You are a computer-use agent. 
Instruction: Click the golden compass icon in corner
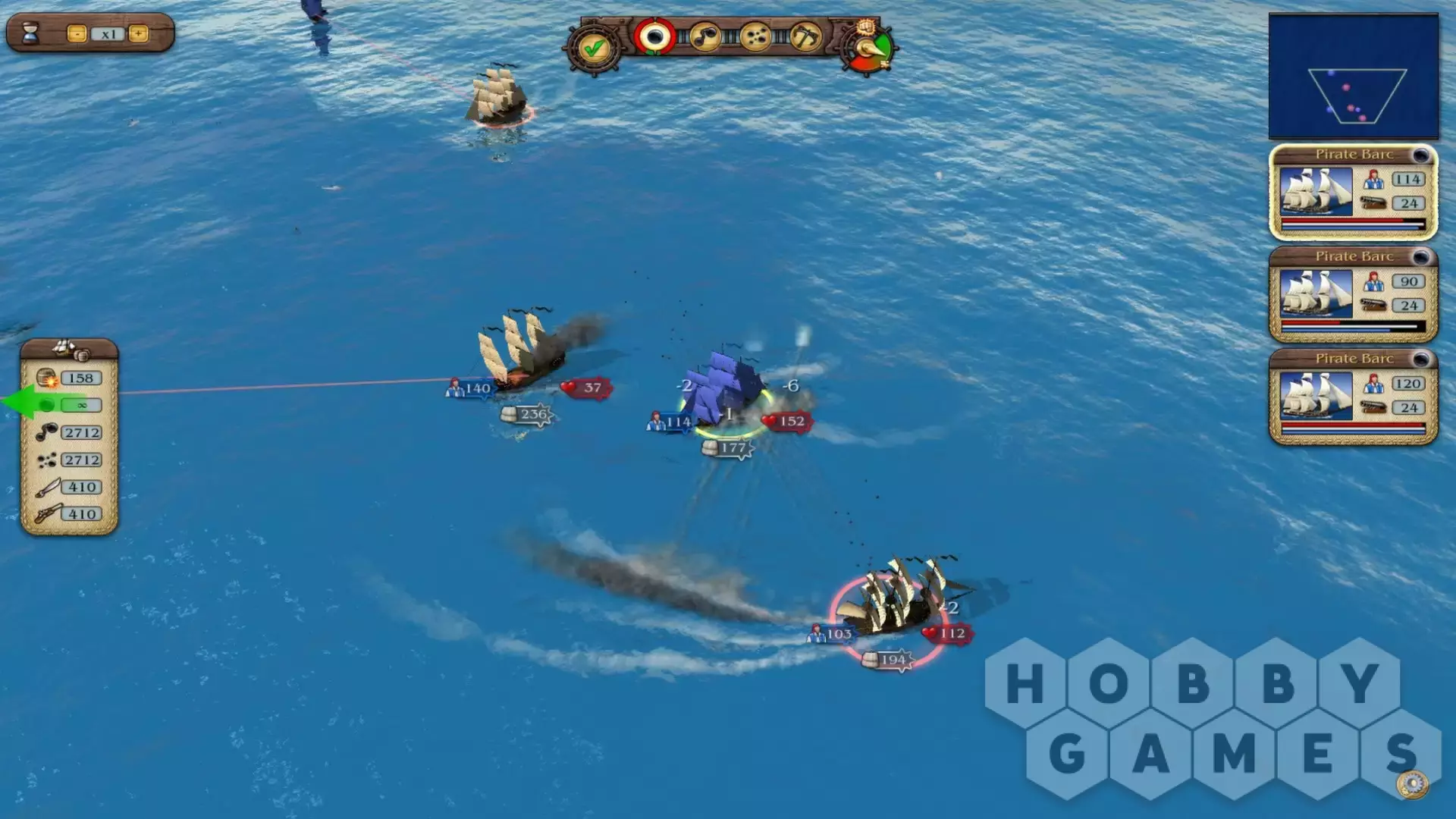click(1412, 783)
